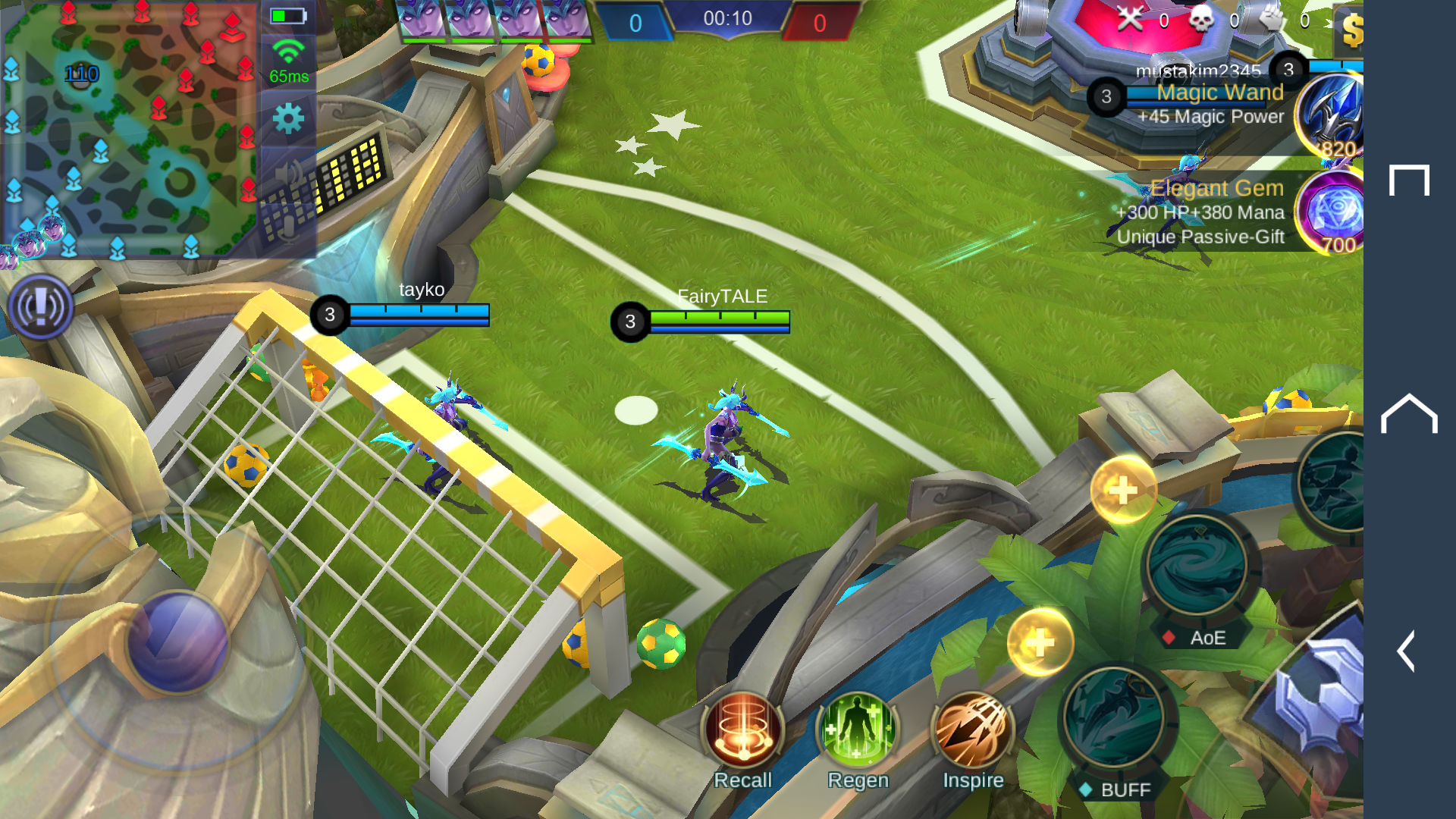Cast the AoE skill

[x=1197, y=565]
